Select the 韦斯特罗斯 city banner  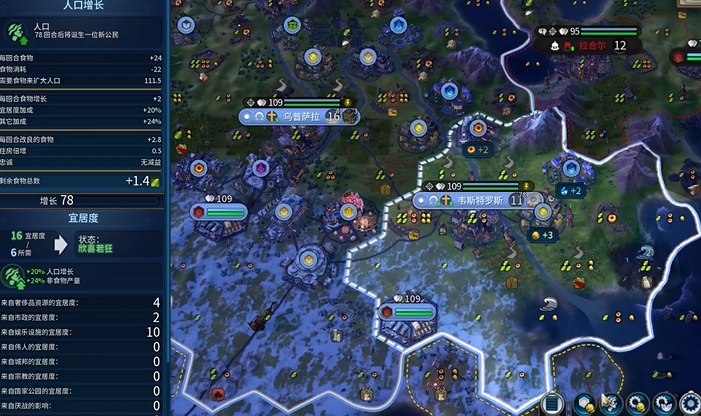click(477, 200)
